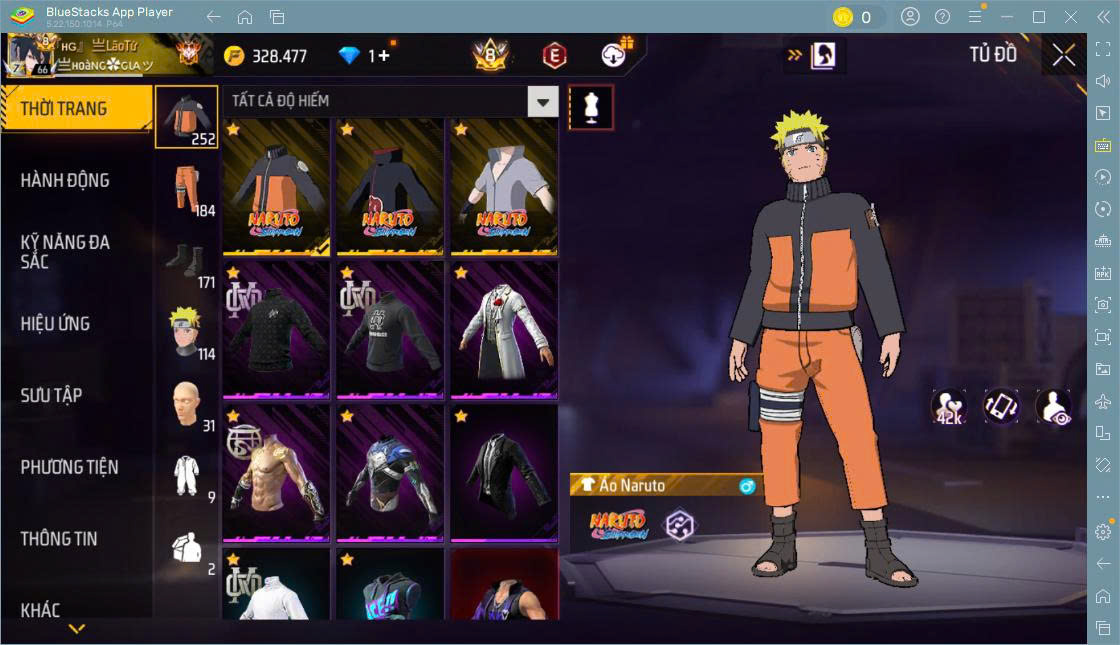Open the HÀNH ĐỘNG category
The image size is (1120, 645).
point(65,181)
